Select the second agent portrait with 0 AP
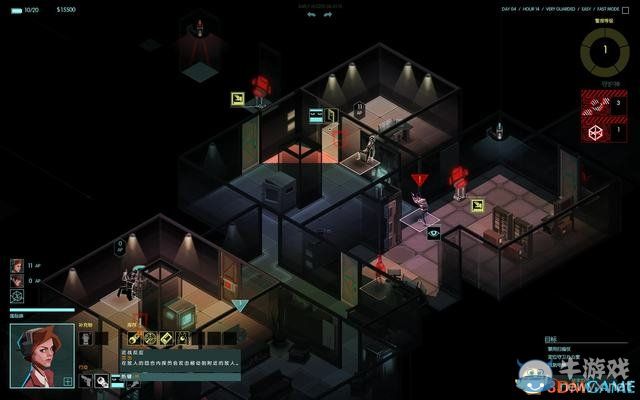 pyautogui.click(x=17, y=281)
